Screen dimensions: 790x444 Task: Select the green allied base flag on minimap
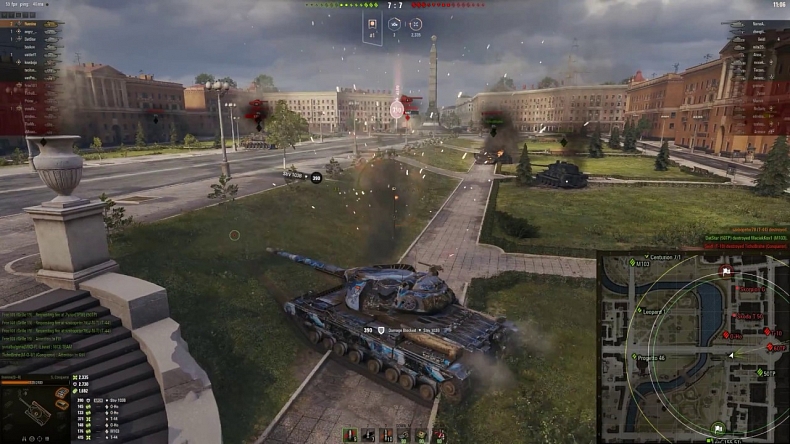click(717, 428)
